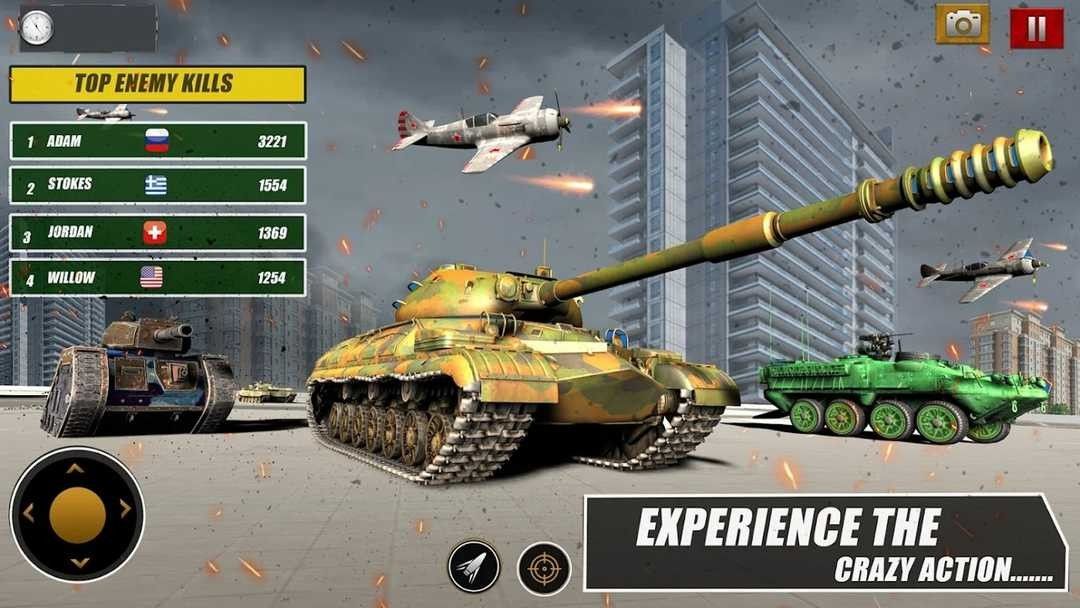Click Willow's leaderboard row

point(158,278)
